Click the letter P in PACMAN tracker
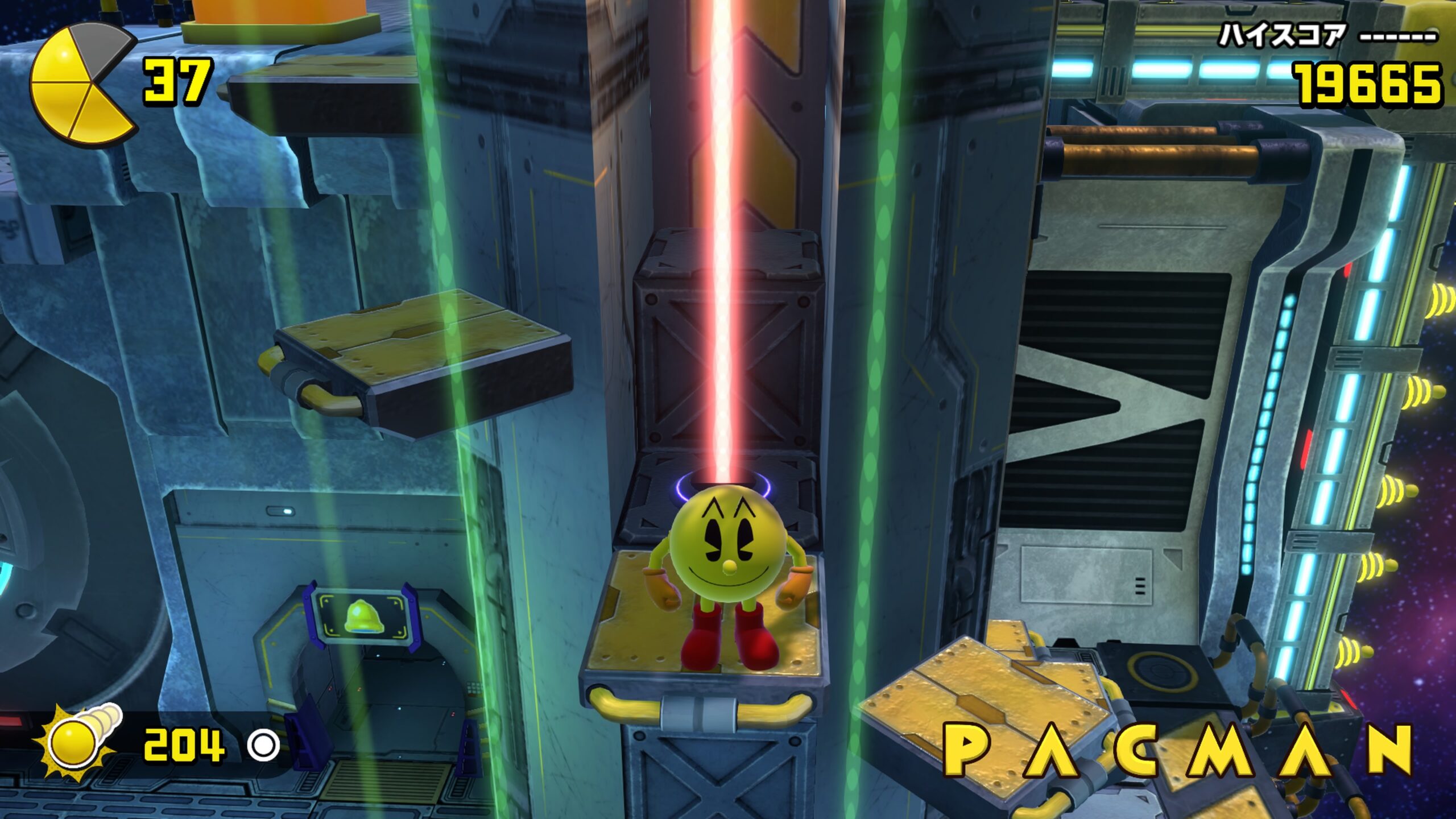The width and height of the screenshot is (1456, 819). pos(966,748)
